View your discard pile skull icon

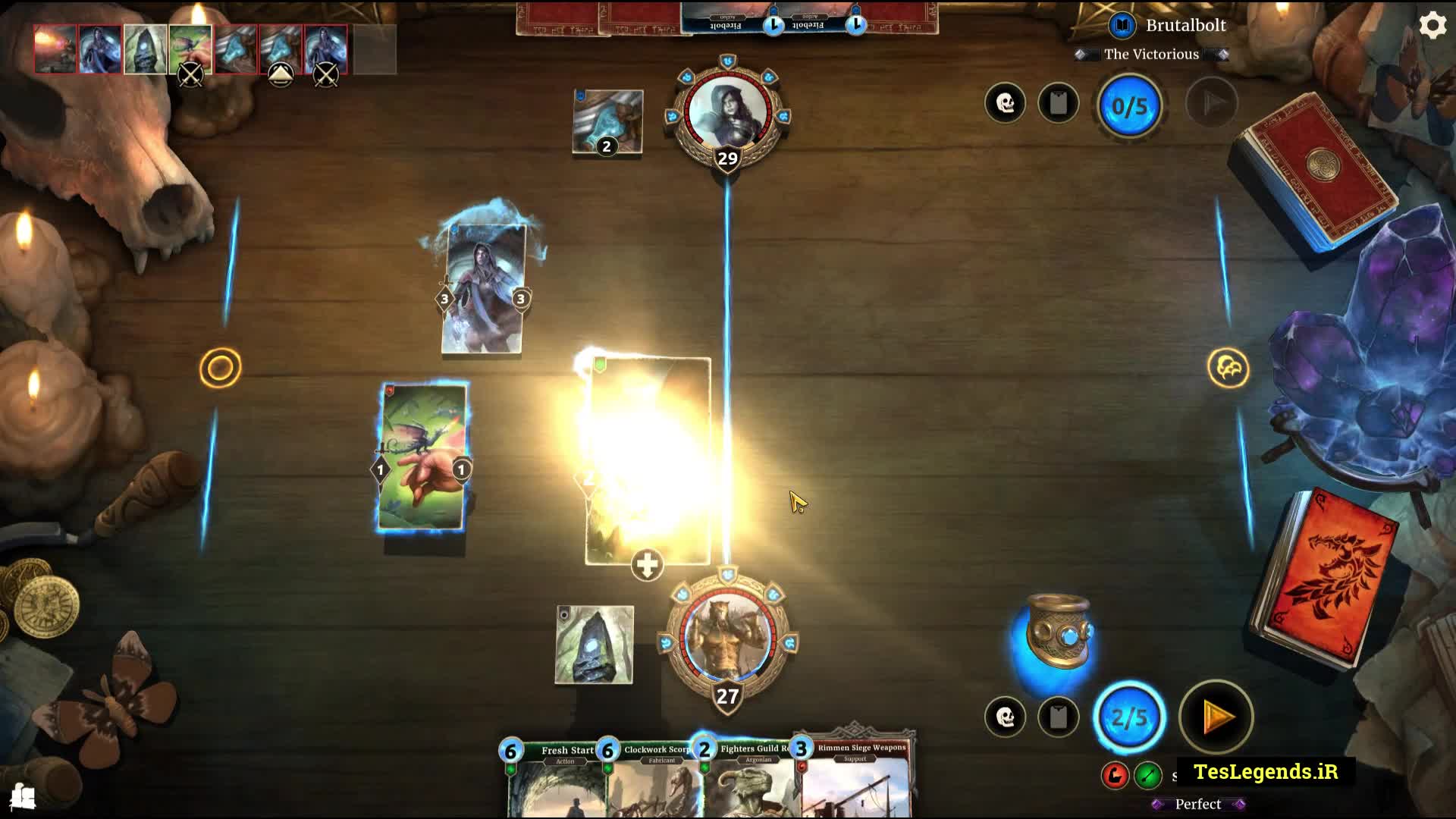(x=1005, y=717)
